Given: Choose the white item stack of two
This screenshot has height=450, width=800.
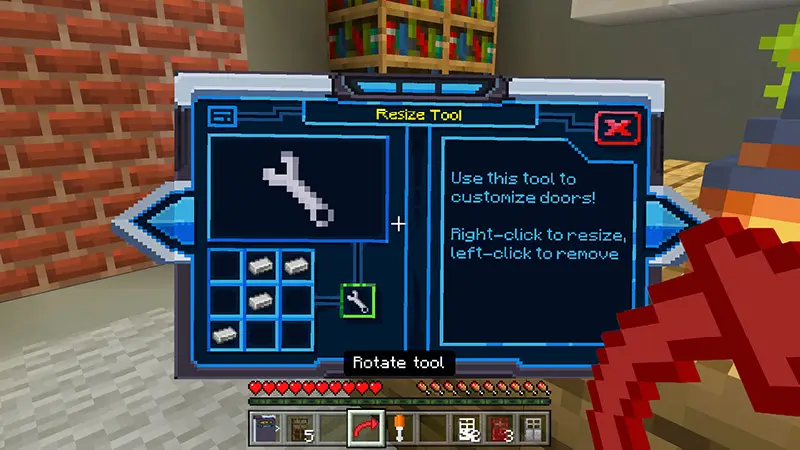Looking at the screenshot, I should pyautogui.click(x=465, y=428).
